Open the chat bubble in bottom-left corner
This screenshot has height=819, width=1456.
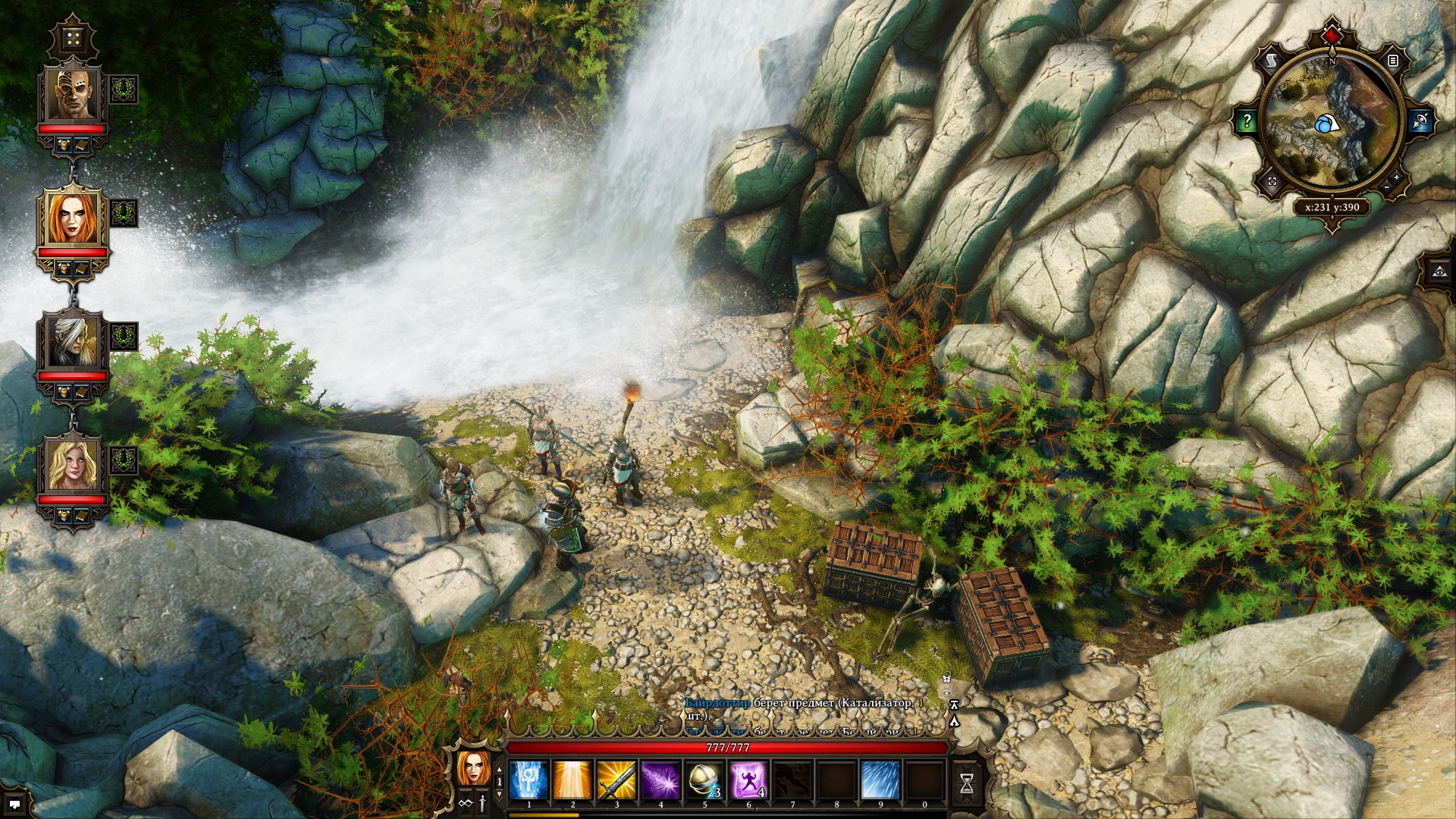(x=14, y=804)
